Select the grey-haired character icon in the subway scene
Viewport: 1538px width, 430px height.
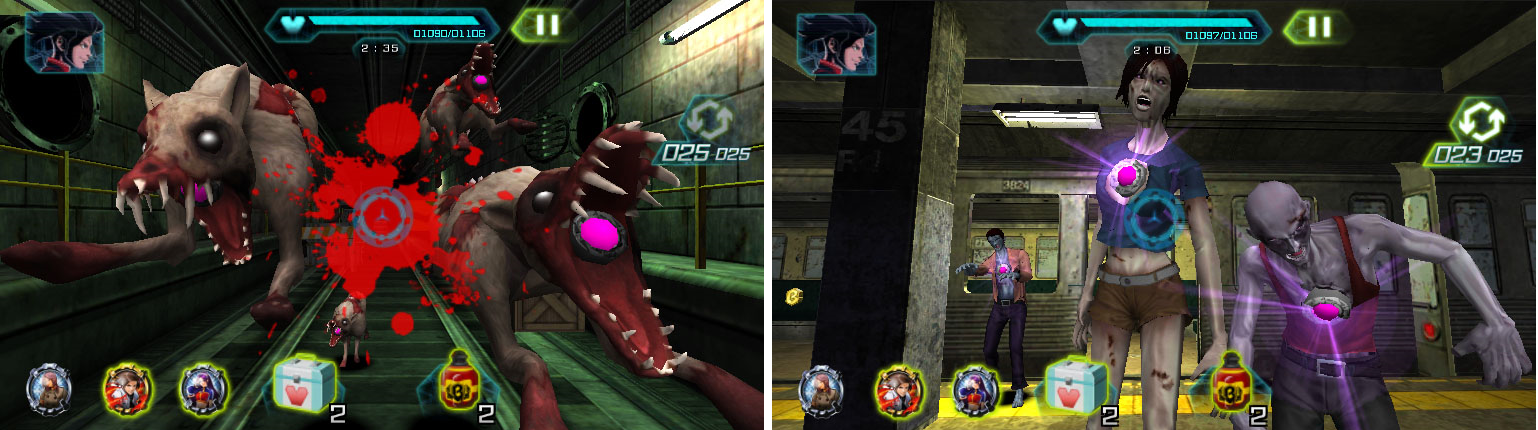(x=821, y=388)
